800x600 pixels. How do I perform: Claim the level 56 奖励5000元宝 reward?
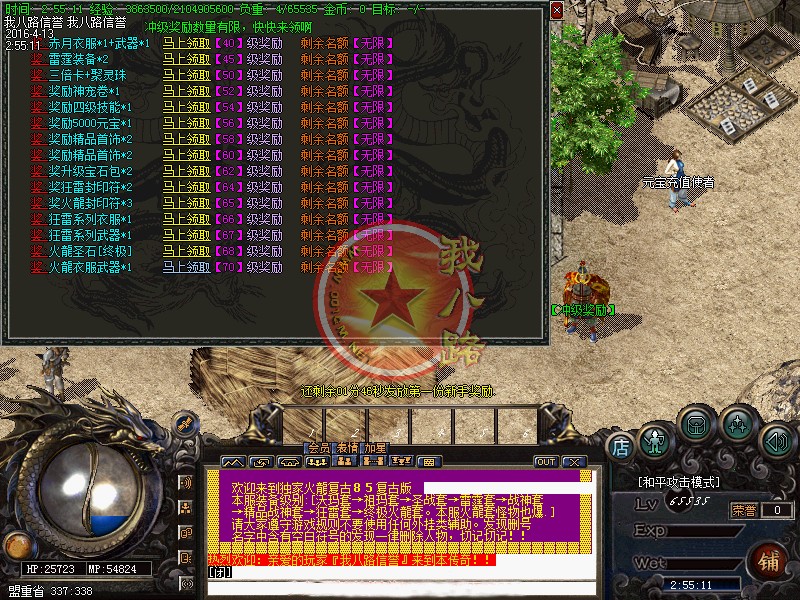[x=186, y=123]
